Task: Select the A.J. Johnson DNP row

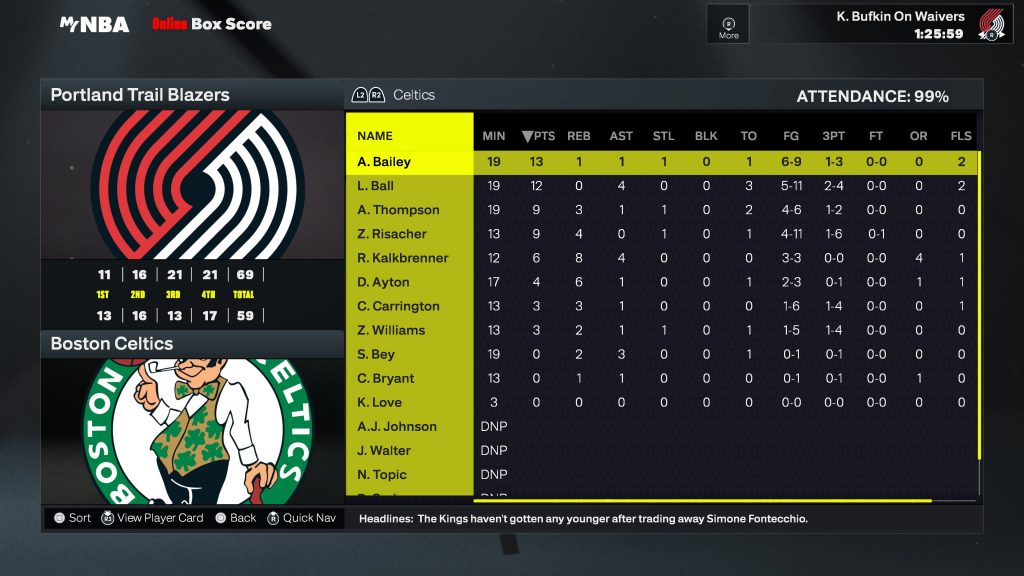Action: [397, 426]
